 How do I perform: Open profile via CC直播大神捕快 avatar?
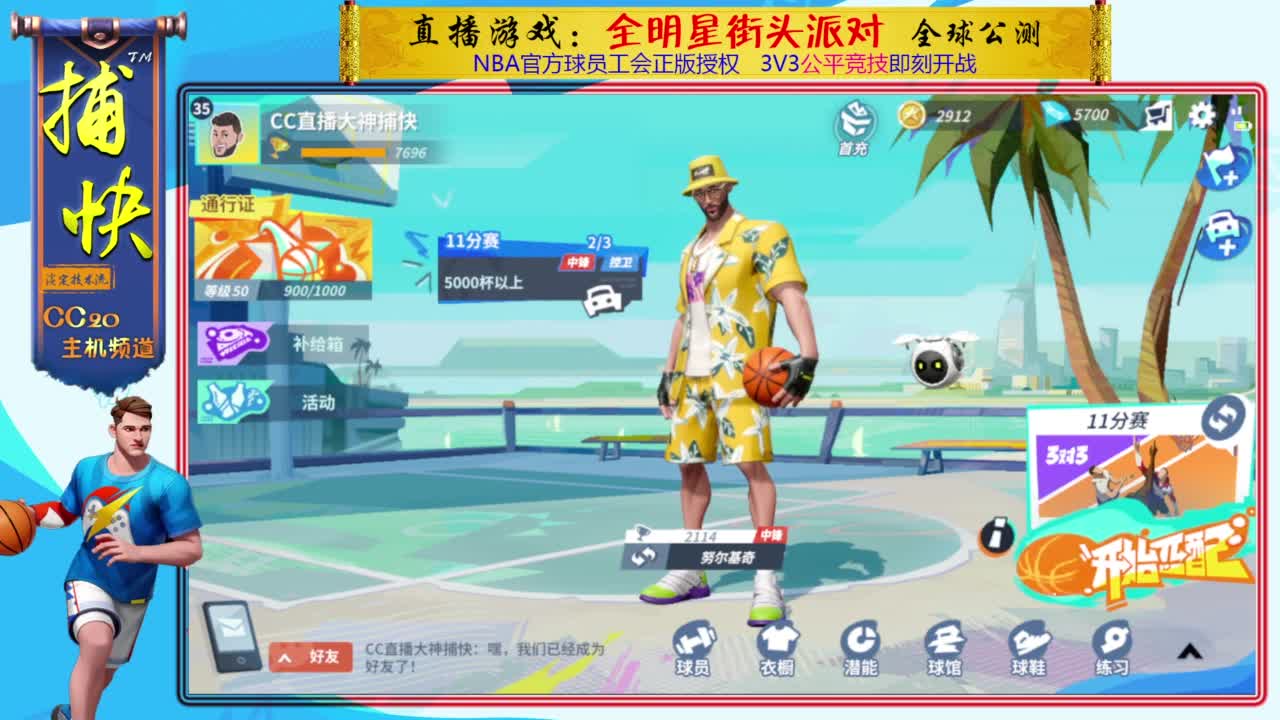point(227,134)
